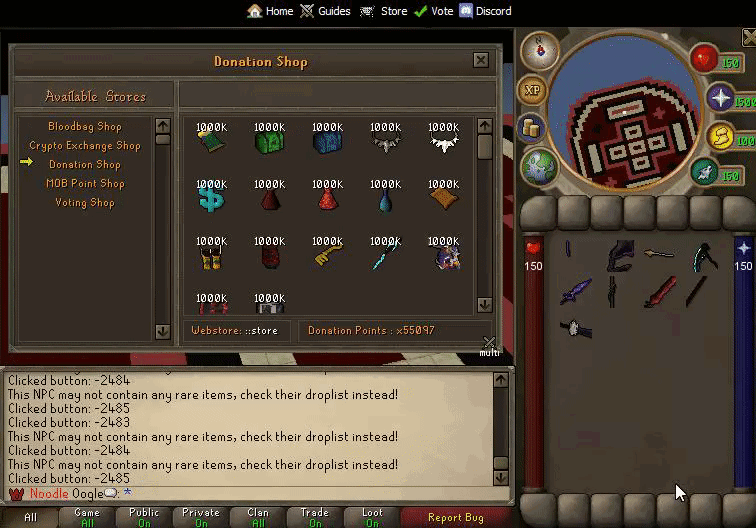Viewport: 756px width, 528px height.
Task: Close the Donation Shop window
Action: 481,61
